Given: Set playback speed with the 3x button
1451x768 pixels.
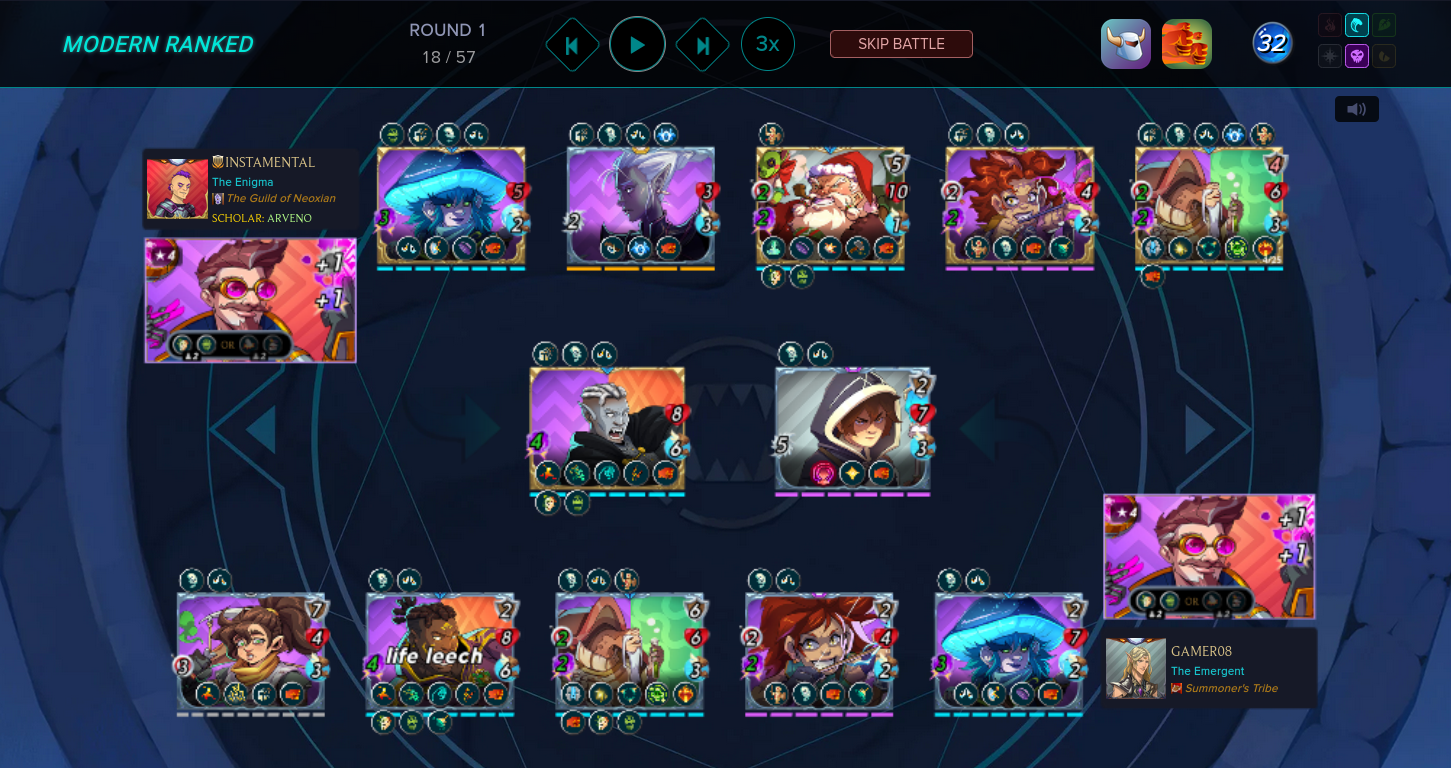Looking at the screenshot, I should click(x=767, y=45).
